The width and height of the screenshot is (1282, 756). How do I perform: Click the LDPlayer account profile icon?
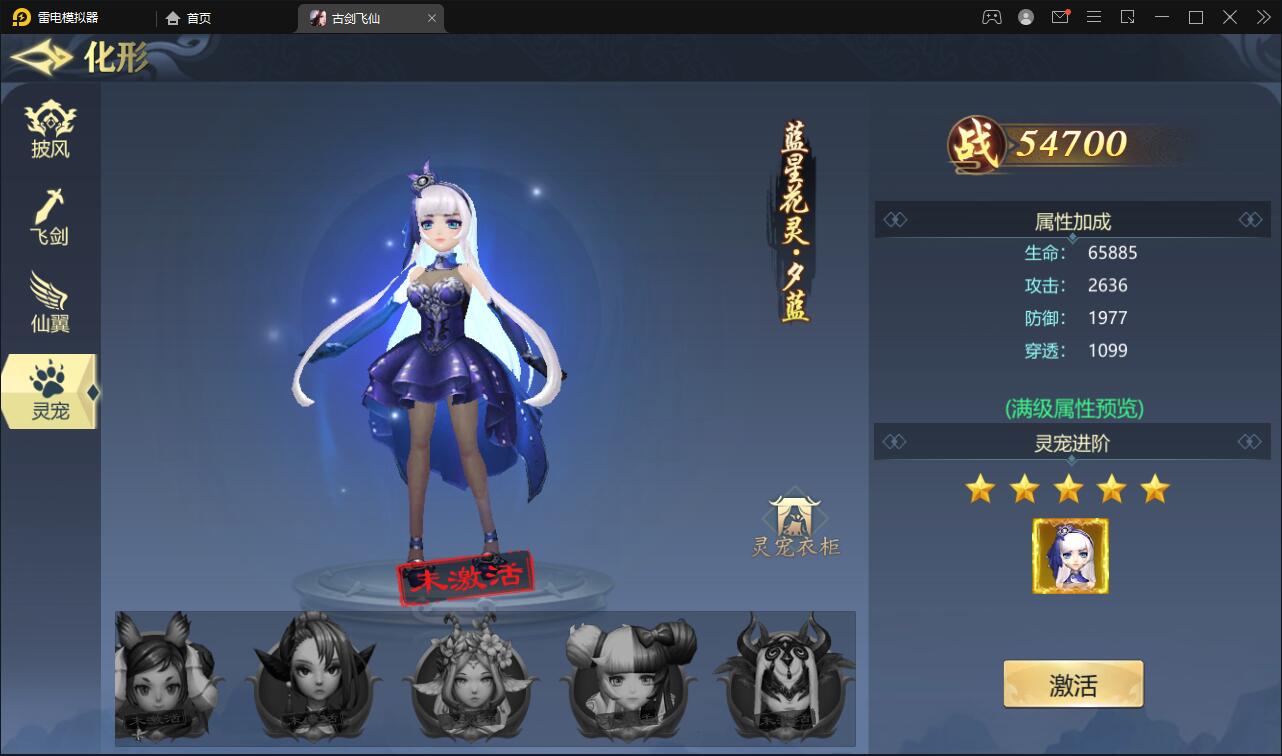pos(1025,17)
